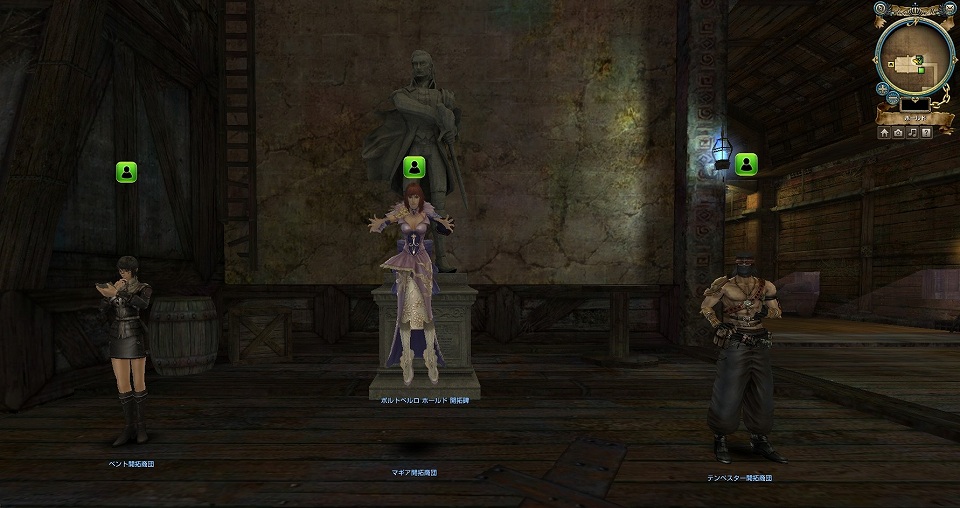The width and height of the screenshot is (960, 508).
Task: Select the green person marker above masked pirate
Action: click(746, 164)
